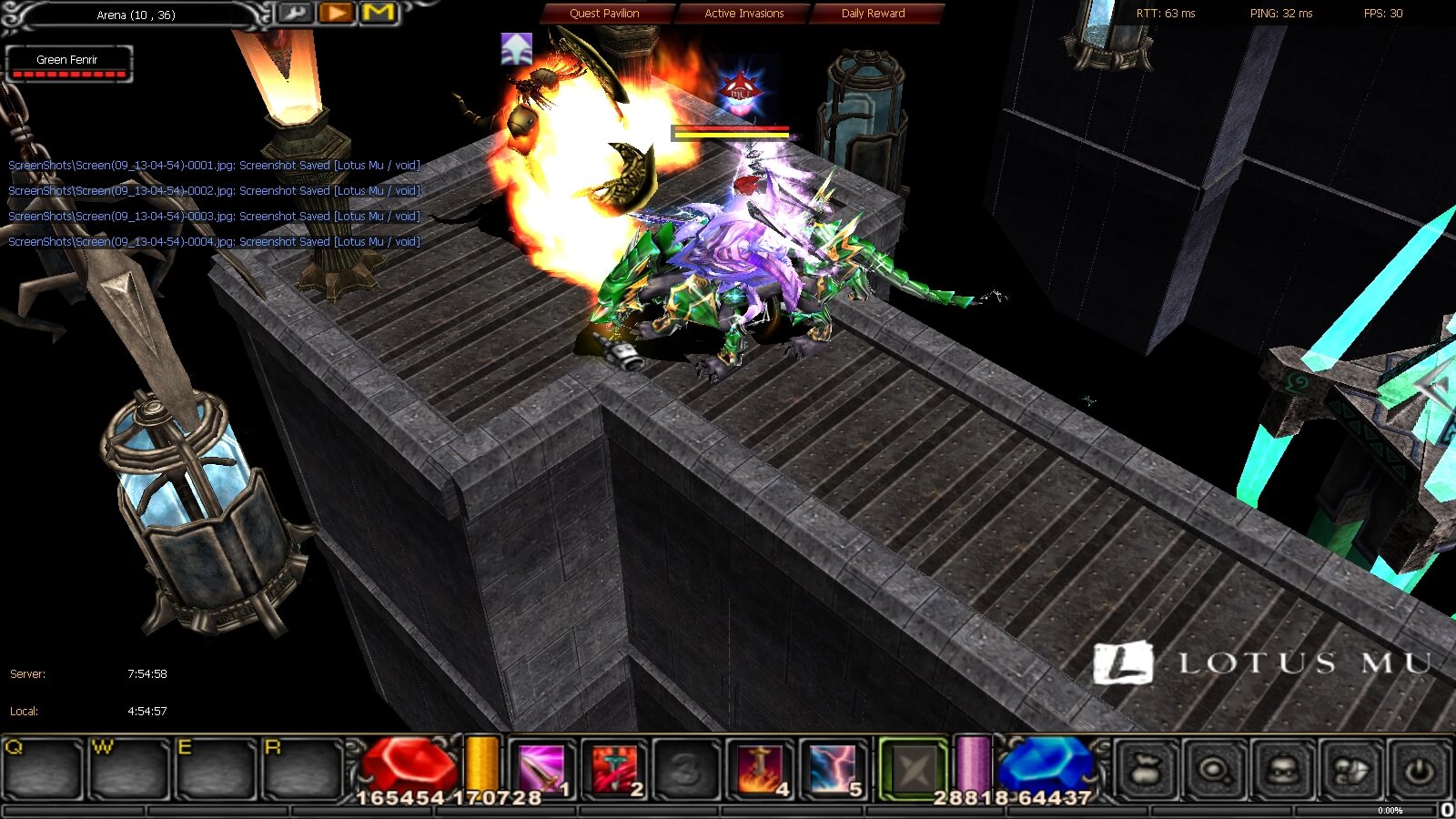The height and width of the screenshot is (819, 1456).
Task: Select the purple sword skill in hotbar slot 1
Action: coord(541,769)
